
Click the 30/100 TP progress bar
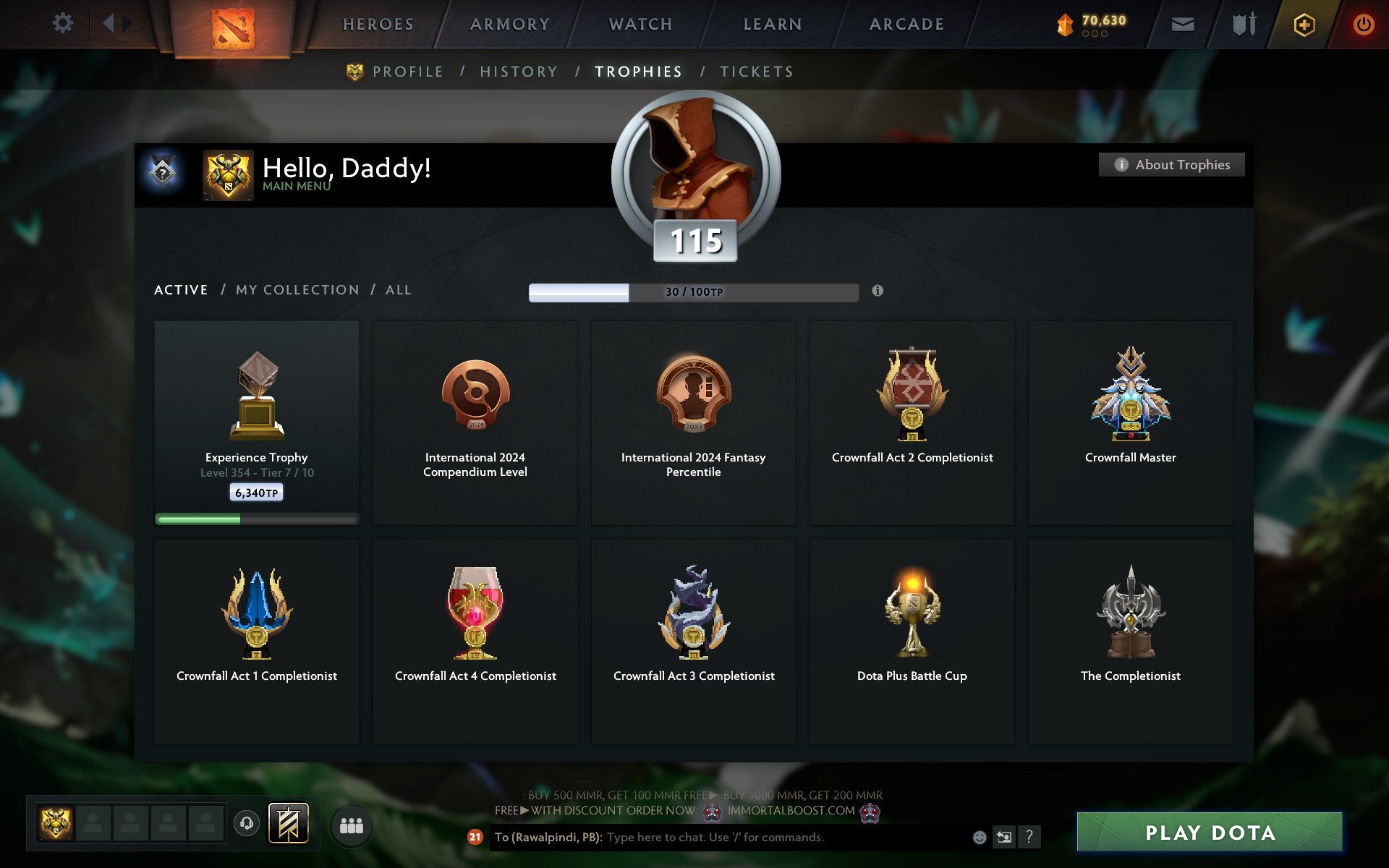[x=693, y=292]
